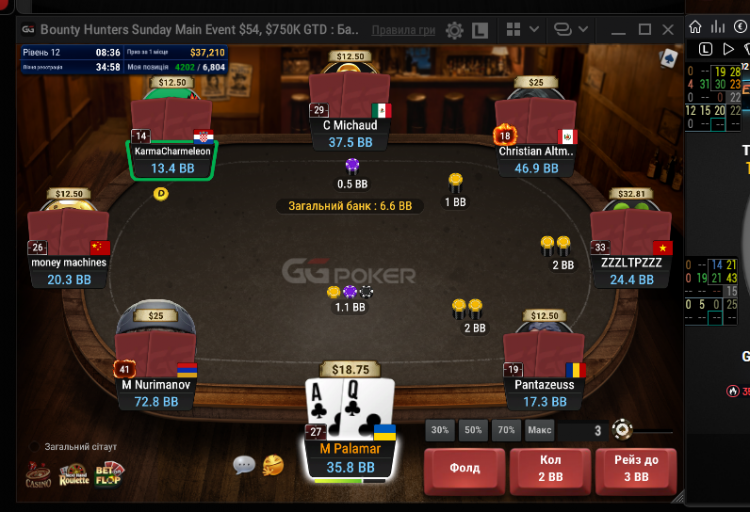The width and height of the screenshot is (750, 512).
Task: Open the emoji reactions icon
Action: pyautogui.click(x=272, y=464)
